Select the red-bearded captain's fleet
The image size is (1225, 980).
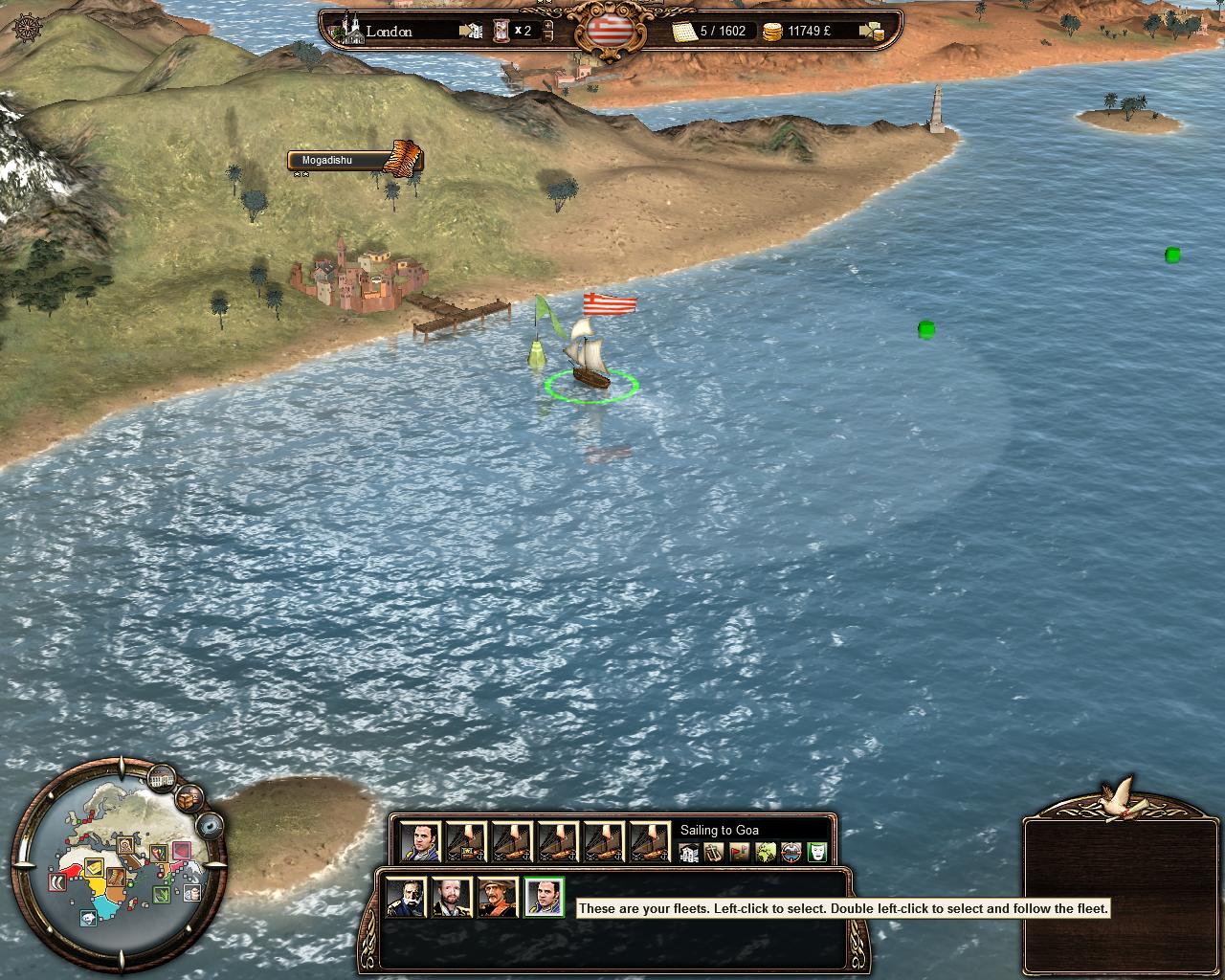point(452,898)
